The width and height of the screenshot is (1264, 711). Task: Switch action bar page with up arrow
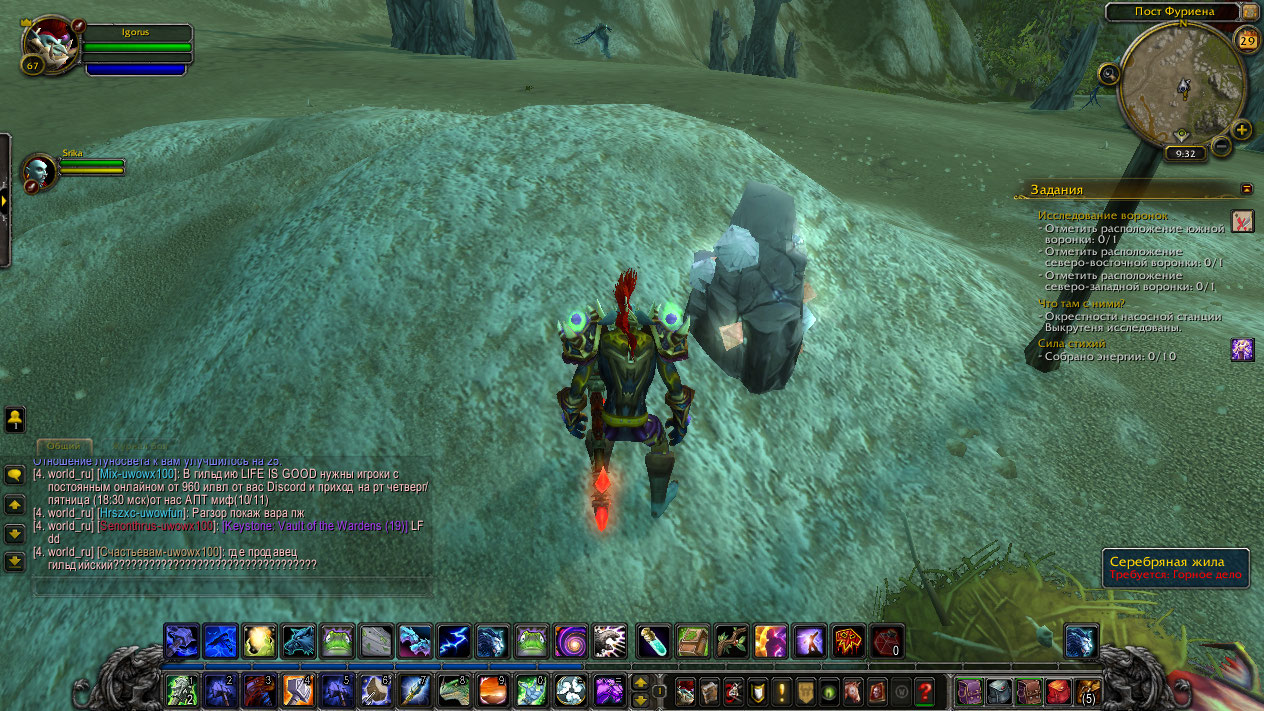[640, 682]
